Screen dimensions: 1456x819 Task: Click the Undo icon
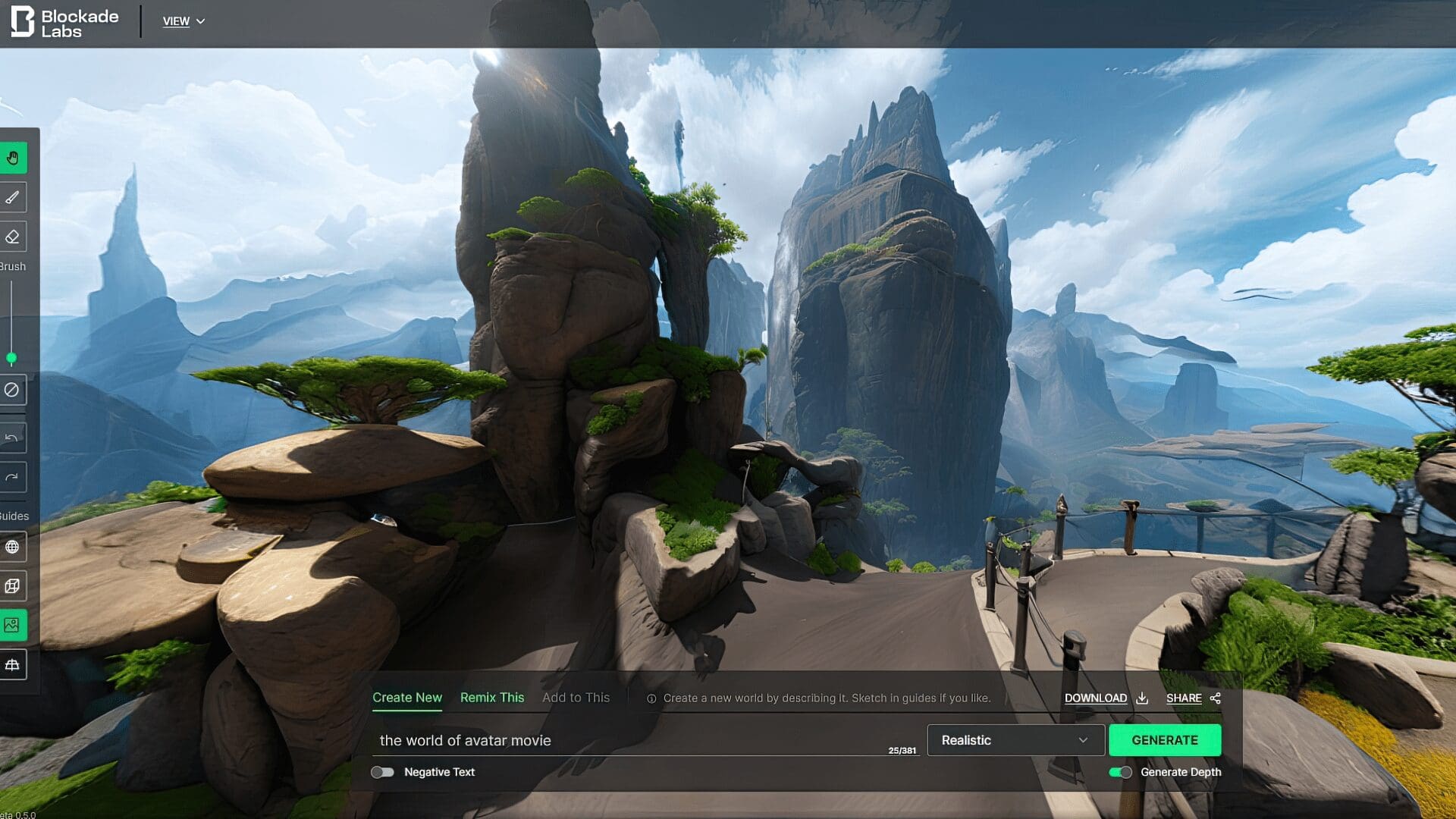(14, 437)
